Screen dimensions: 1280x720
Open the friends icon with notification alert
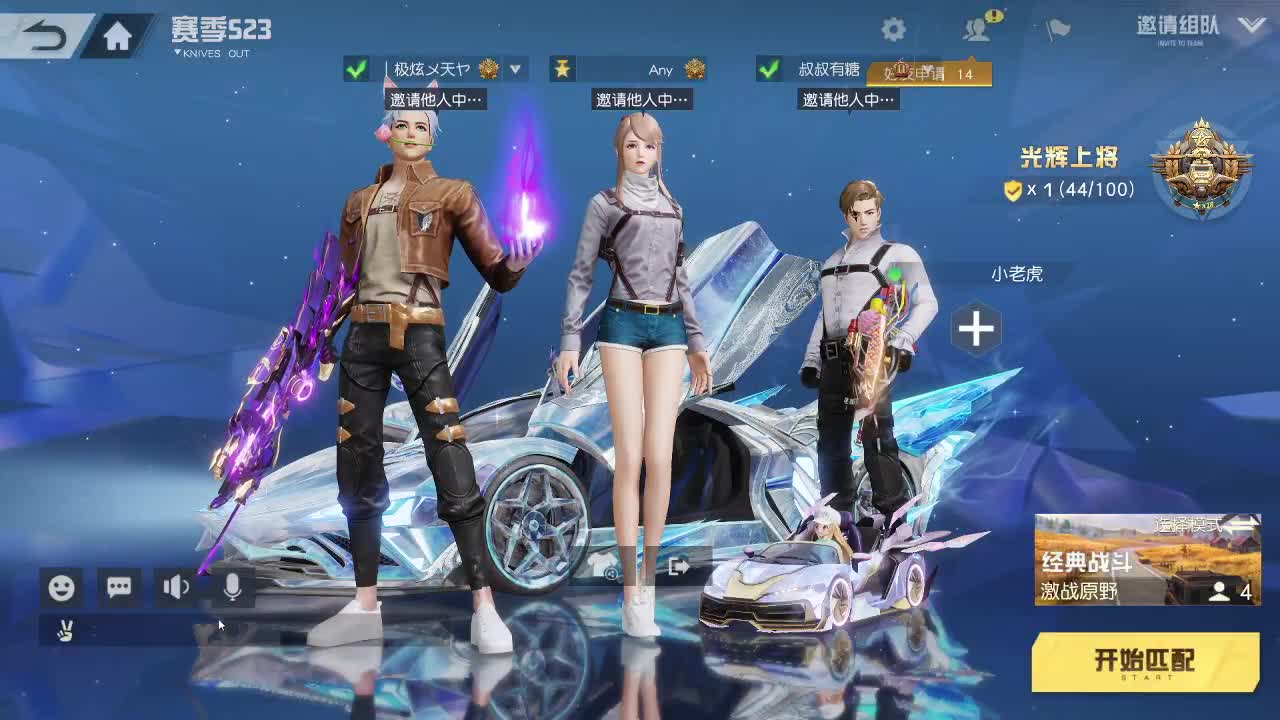(x=973, y=30)
